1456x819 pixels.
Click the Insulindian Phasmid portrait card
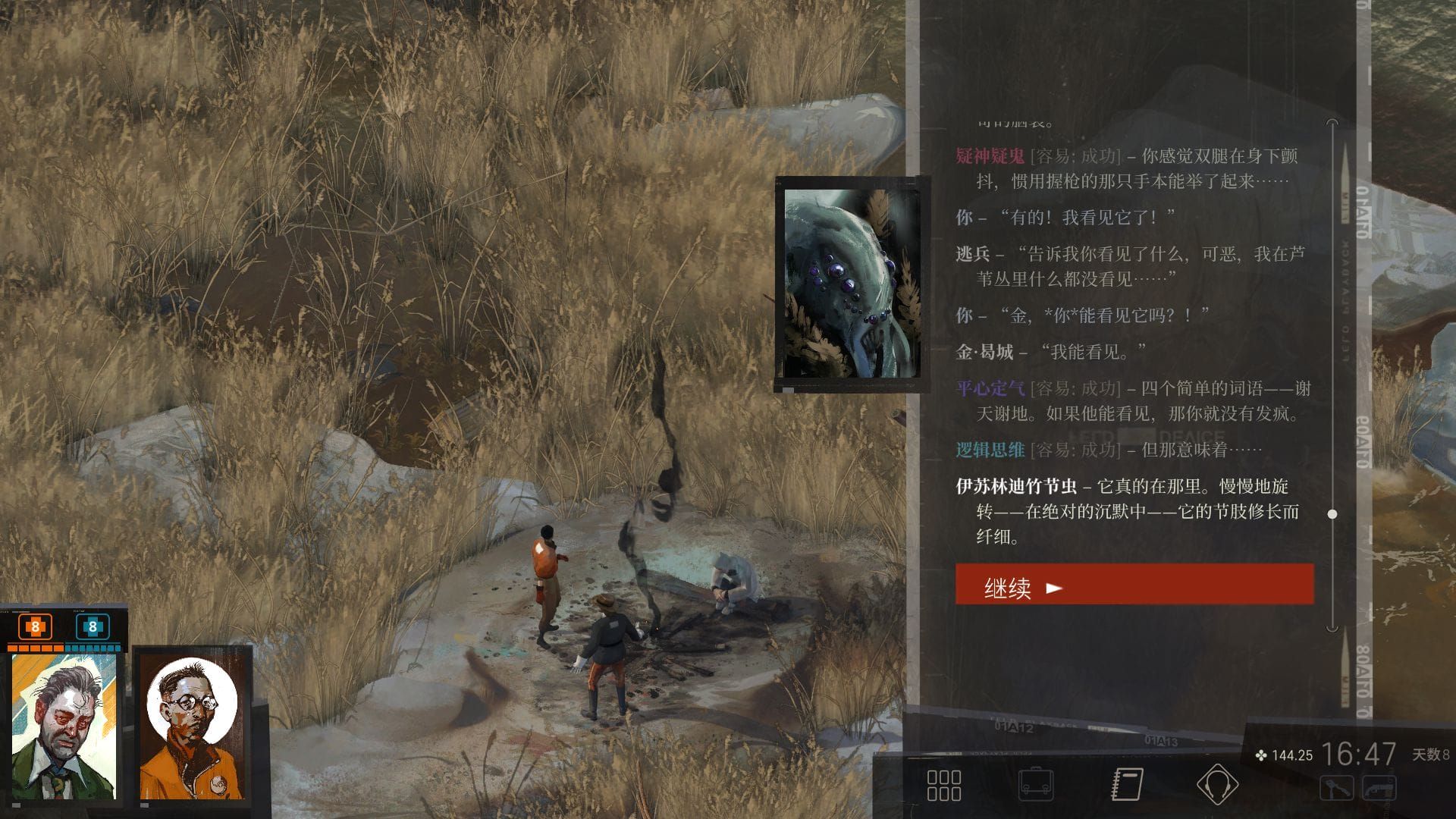[x=852, y=284]
